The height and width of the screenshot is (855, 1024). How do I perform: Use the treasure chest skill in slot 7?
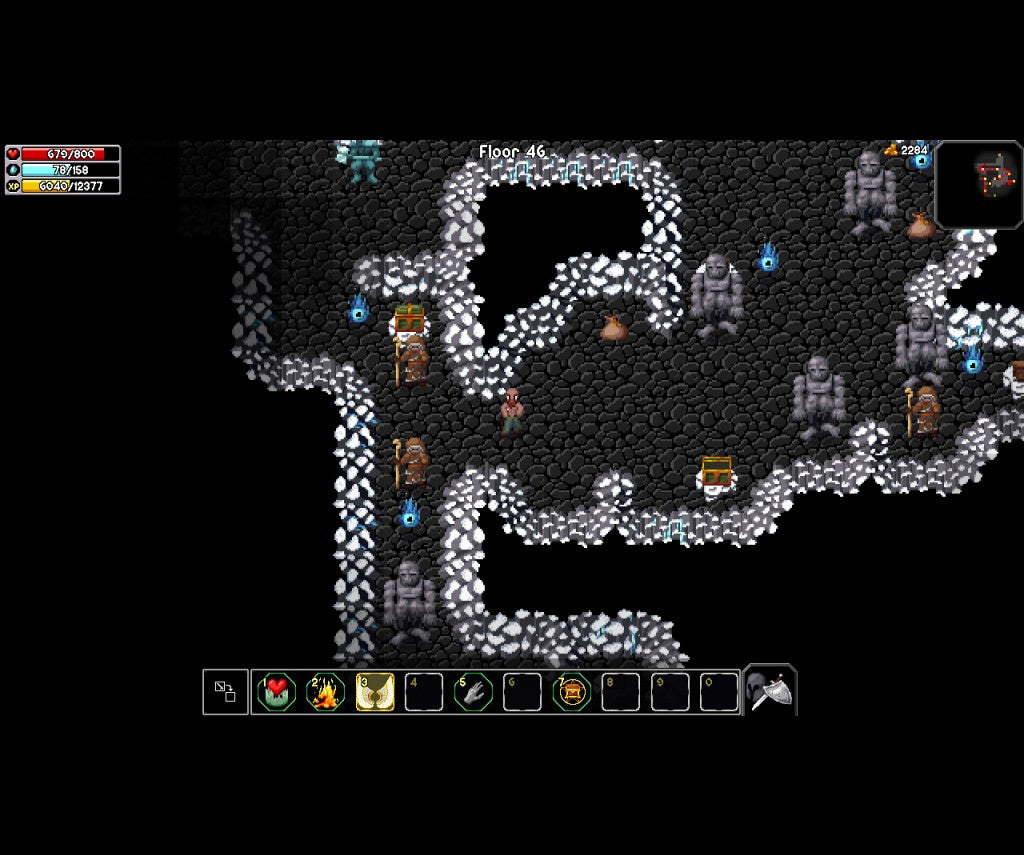[x=571, y=692]
